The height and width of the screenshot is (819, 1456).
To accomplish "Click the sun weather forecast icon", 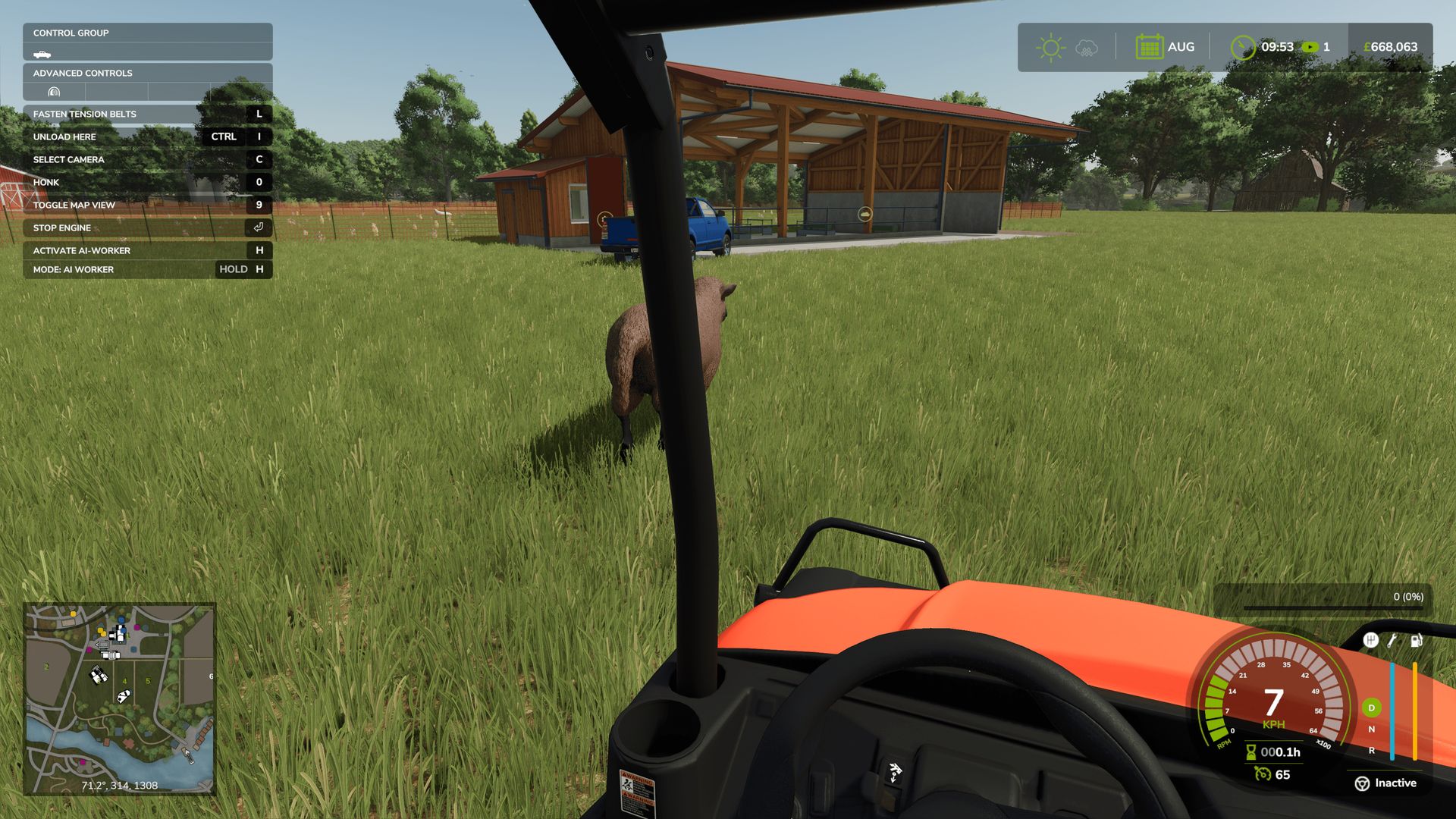I will tap(1050, 46).
